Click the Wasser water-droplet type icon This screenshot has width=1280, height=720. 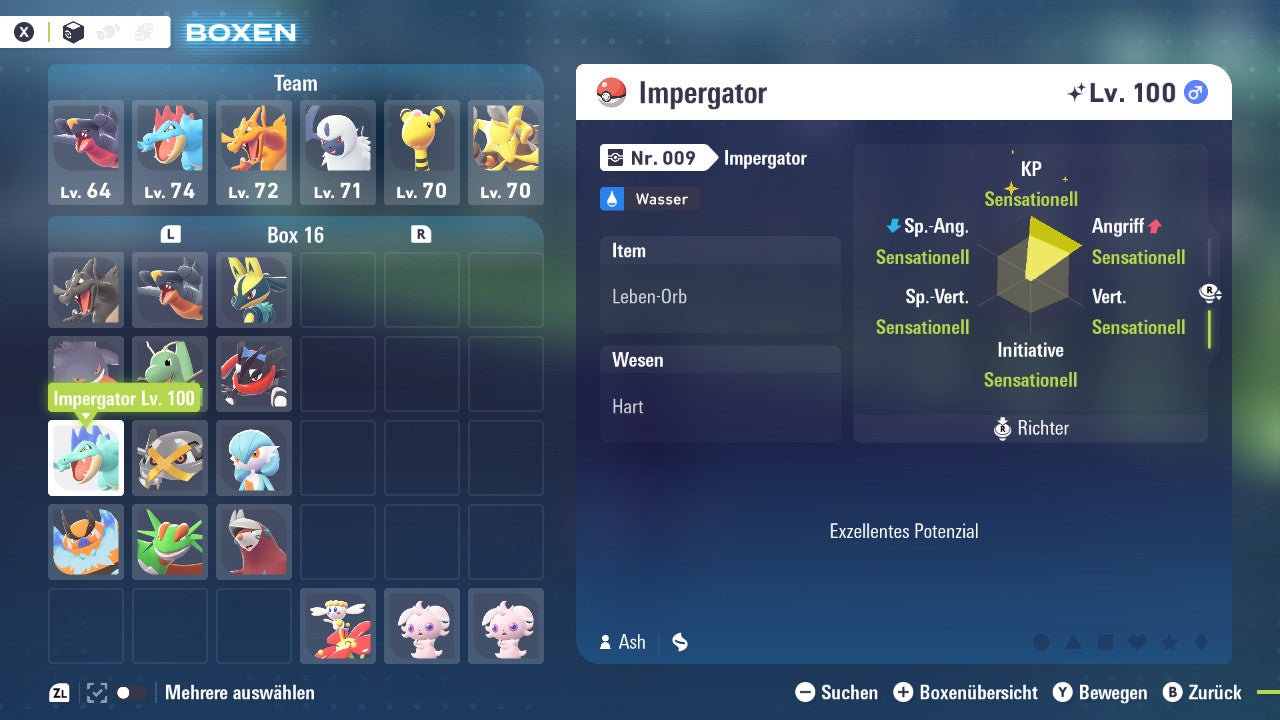pos(613,199)
